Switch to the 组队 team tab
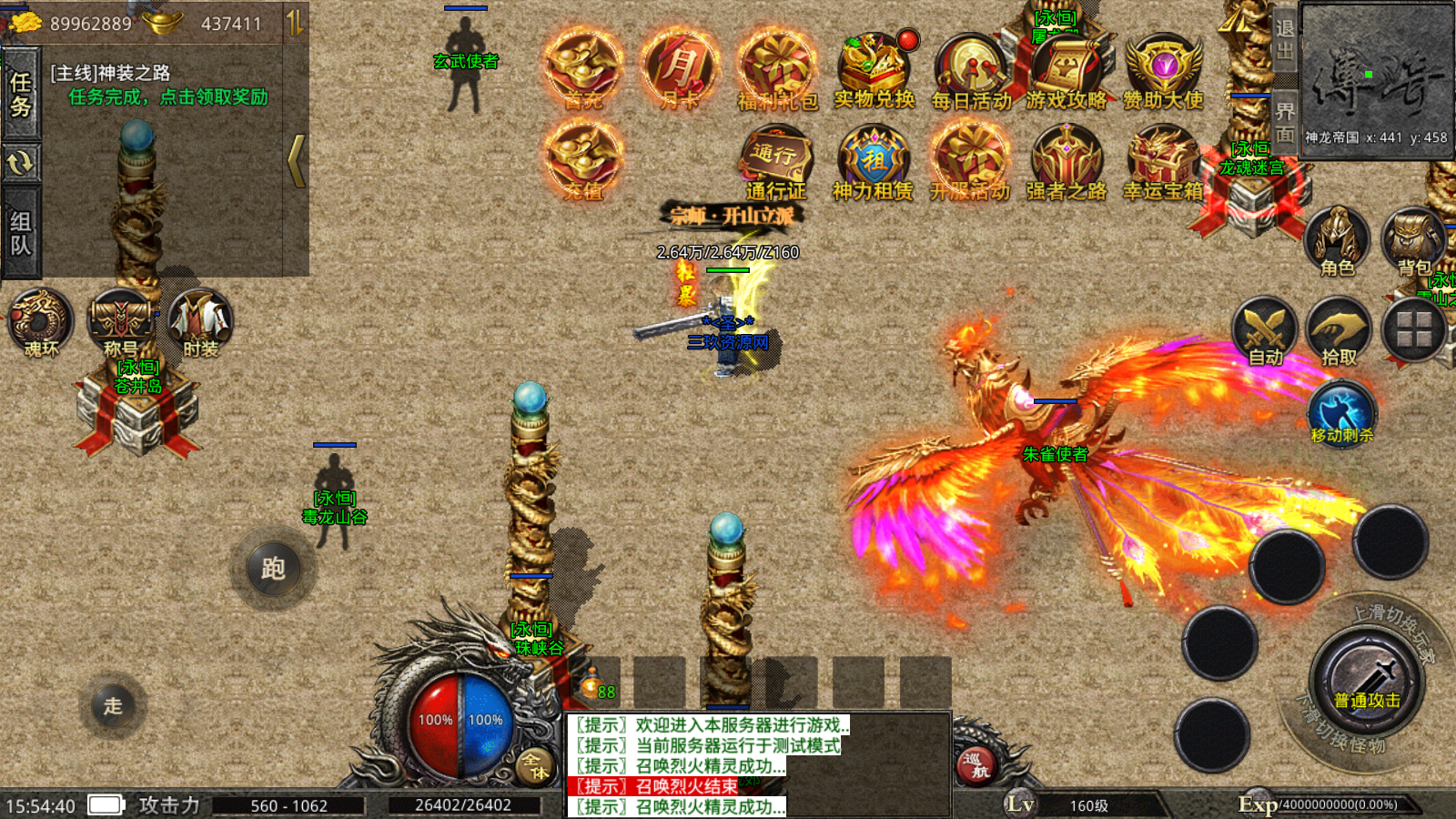Screen dimensions: 1456x819 point(20,233)
